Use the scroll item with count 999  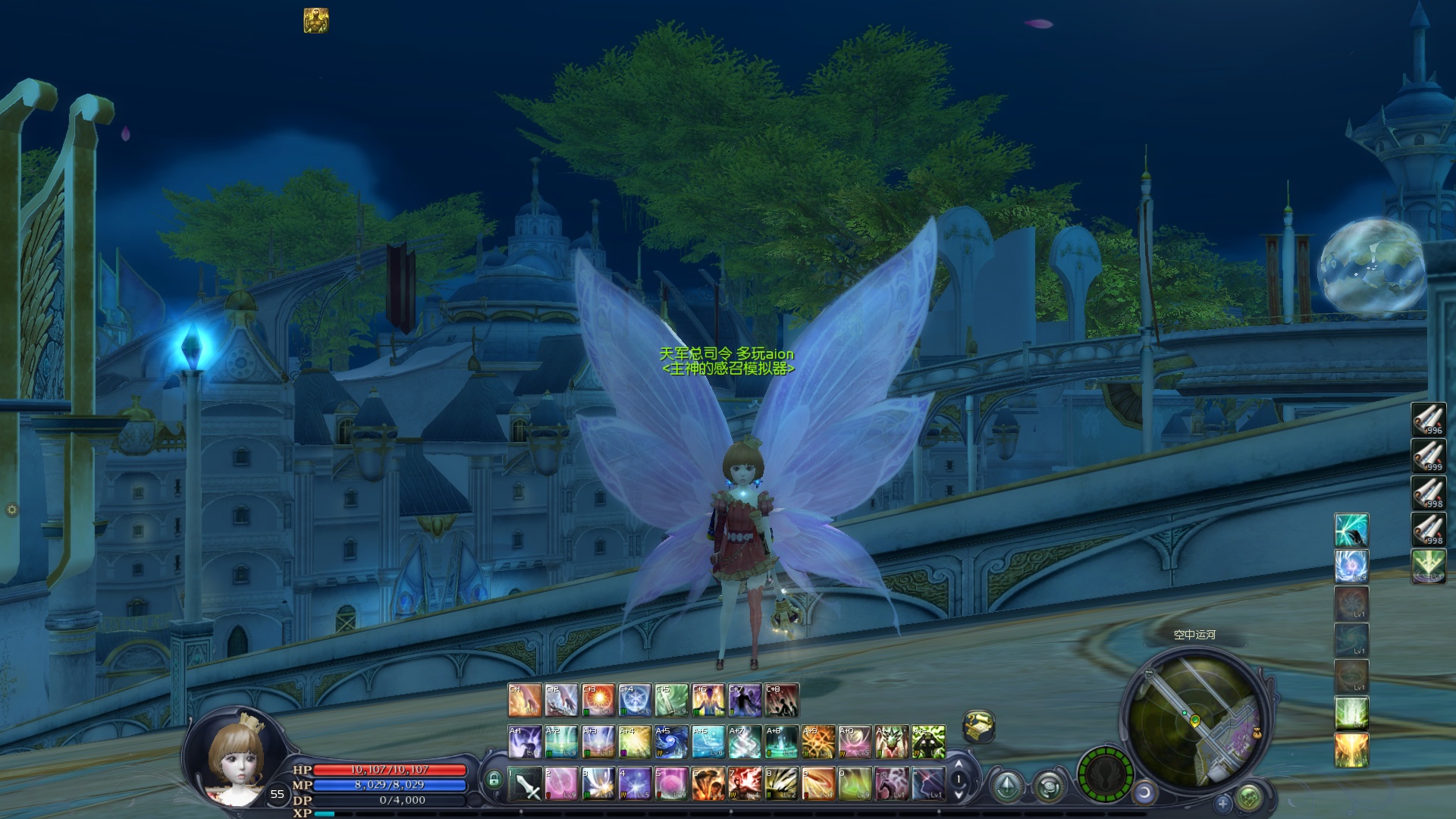pyautogui.click(x=1428, y=456)
